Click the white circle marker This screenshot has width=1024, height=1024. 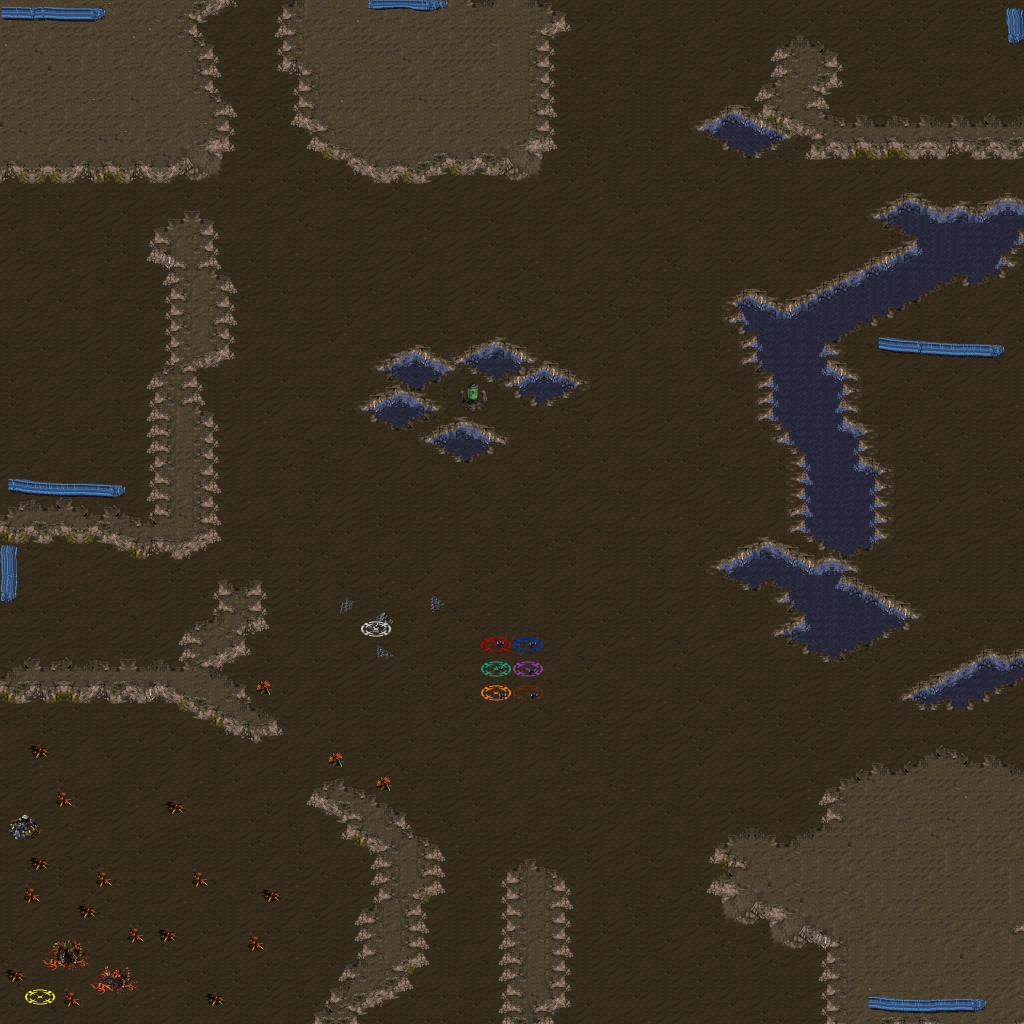(x=376, y=628)
